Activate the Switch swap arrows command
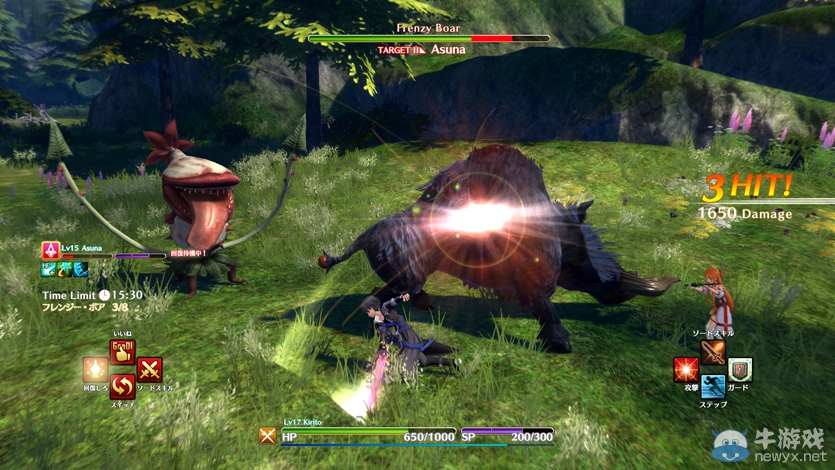 pos(122,385)
